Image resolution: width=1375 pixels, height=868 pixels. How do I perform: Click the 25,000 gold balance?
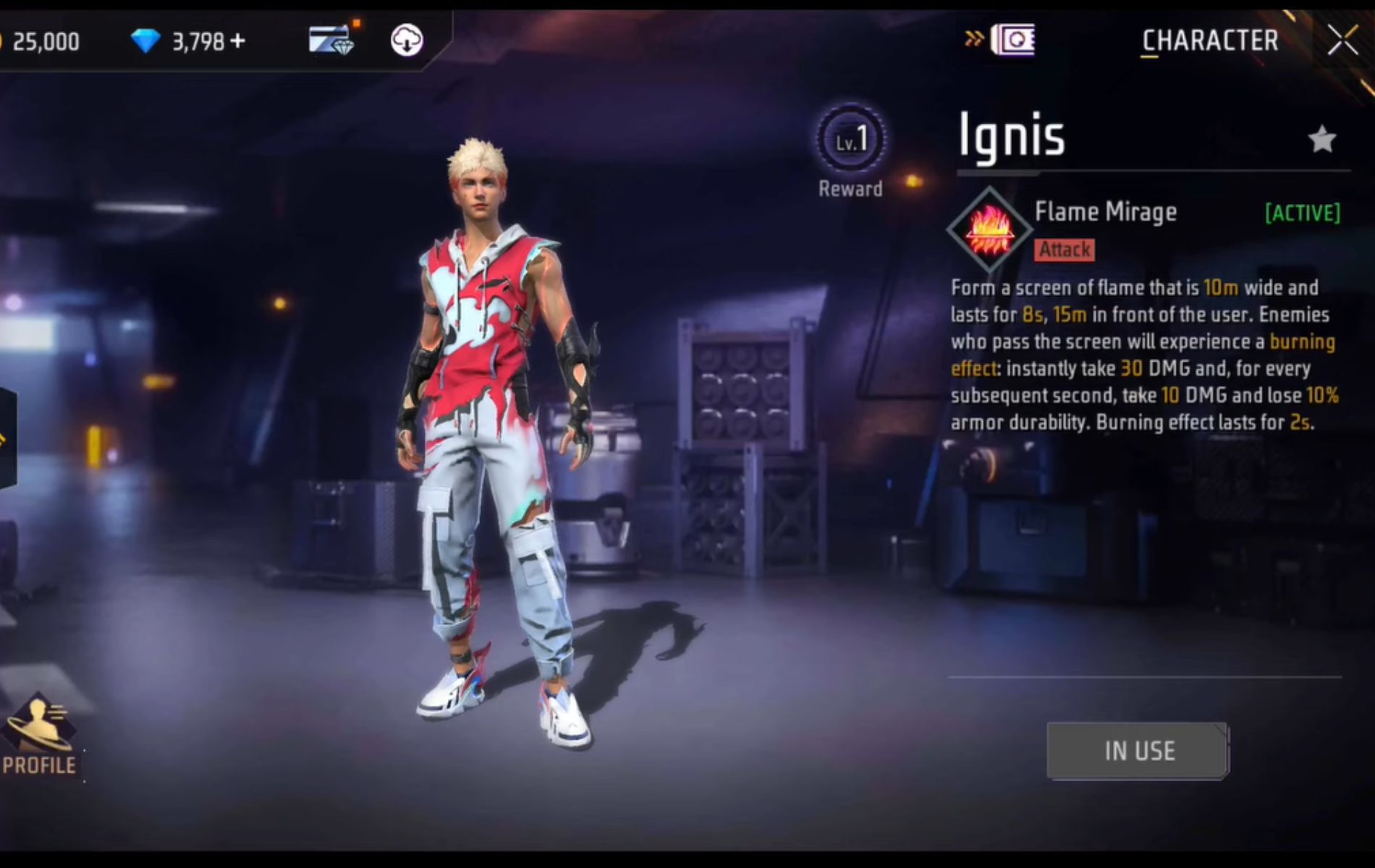pos(47,41)
